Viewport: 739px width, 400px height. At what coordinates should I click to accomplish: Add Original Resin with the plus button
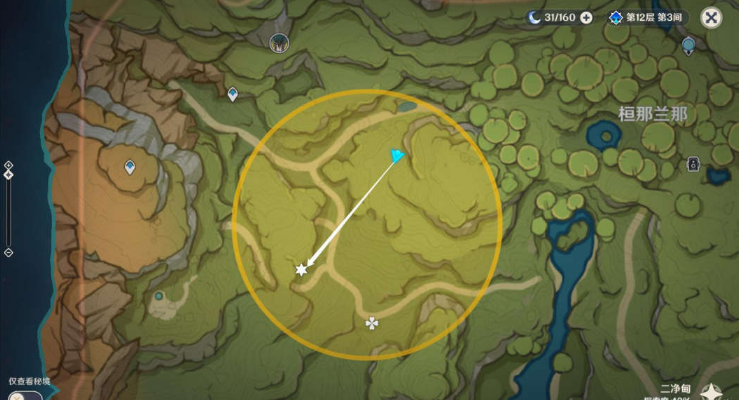coord(586,17)
